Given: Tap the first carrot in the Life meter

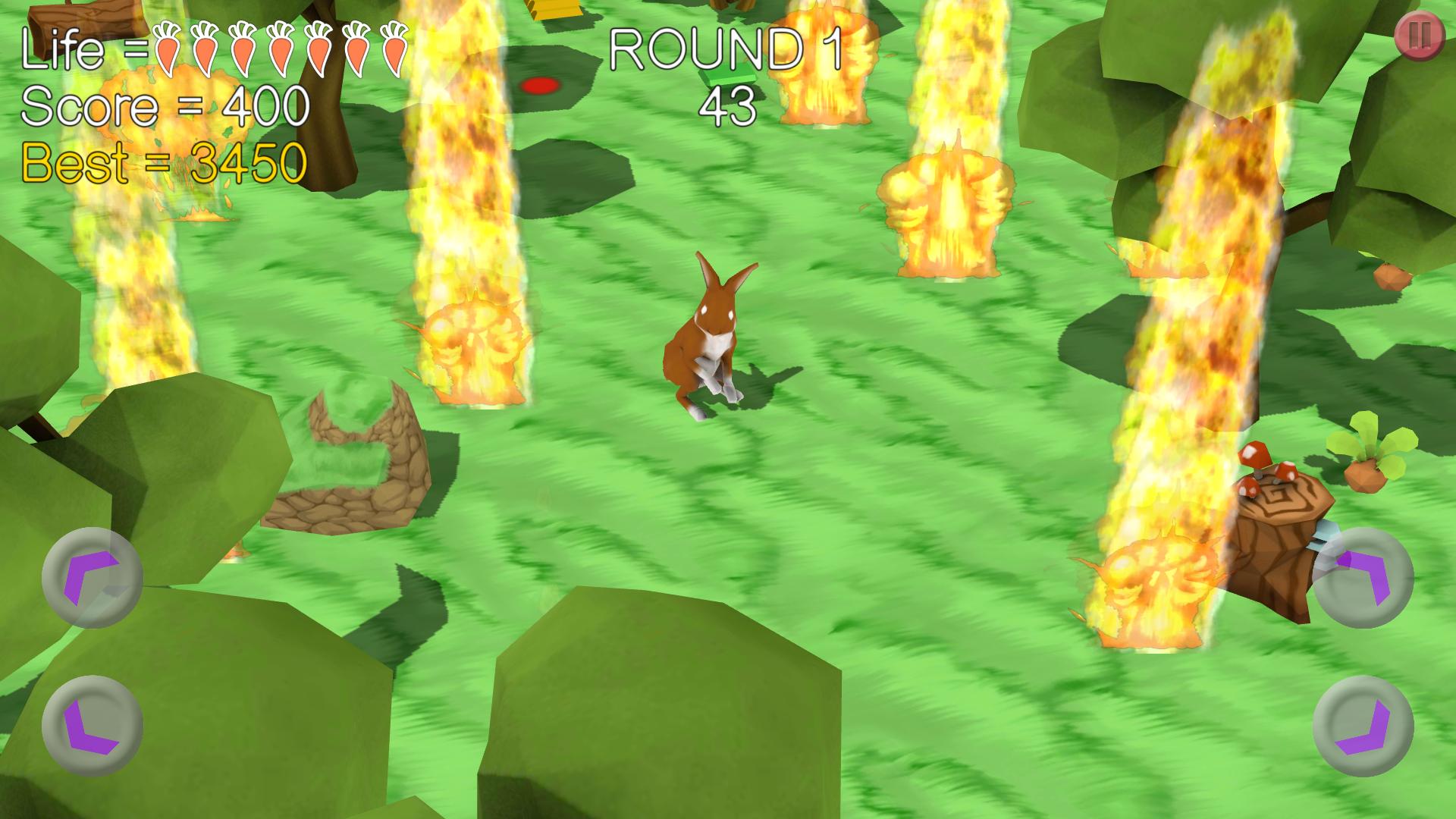Looking at the screenshot, I should click(168, 49).
